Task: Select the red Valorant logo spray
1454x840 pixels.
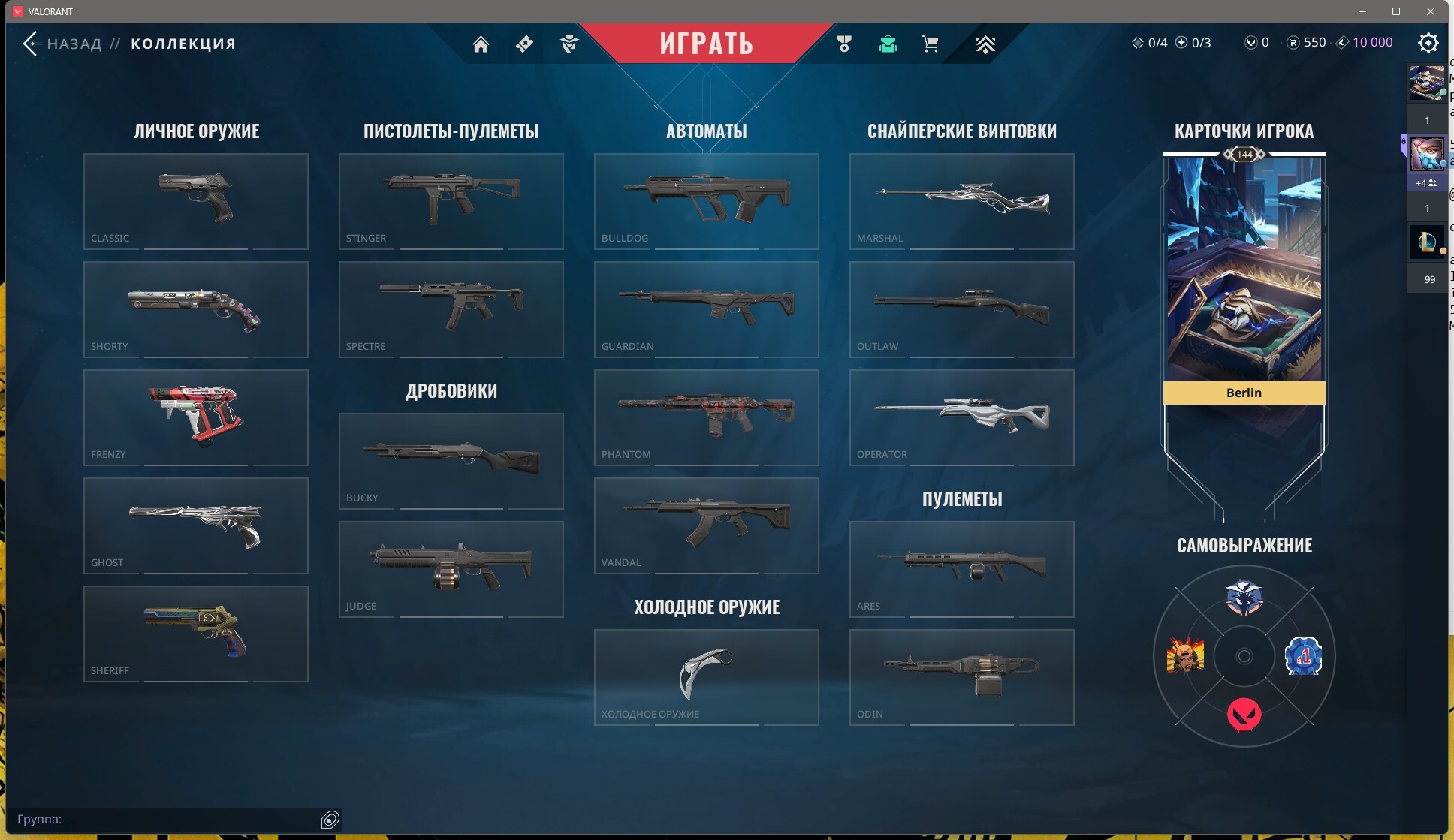Action: pyautogui.click(x=1244, y=714)
